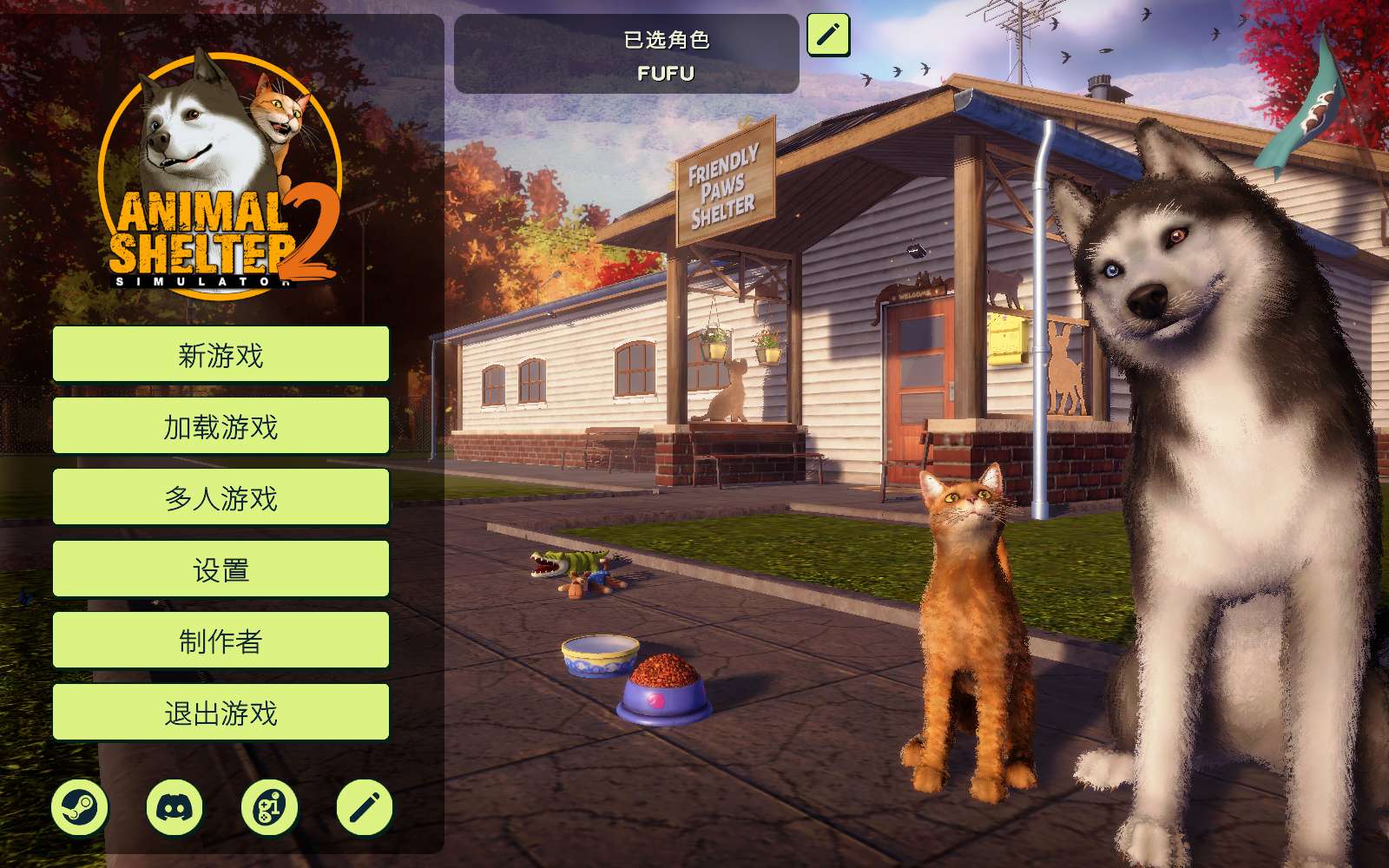
Task: Edit the selected character FUFU with the pencil button
Action: click(828, 35)
